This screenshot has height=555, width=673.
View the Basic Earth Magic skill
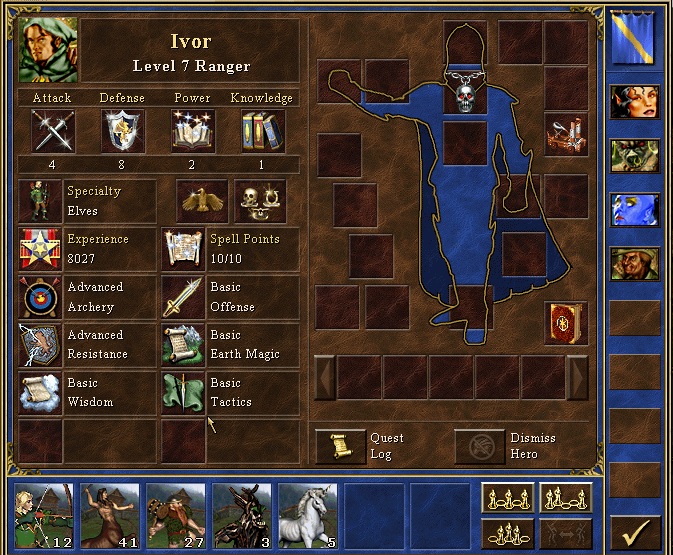point(183,344)
